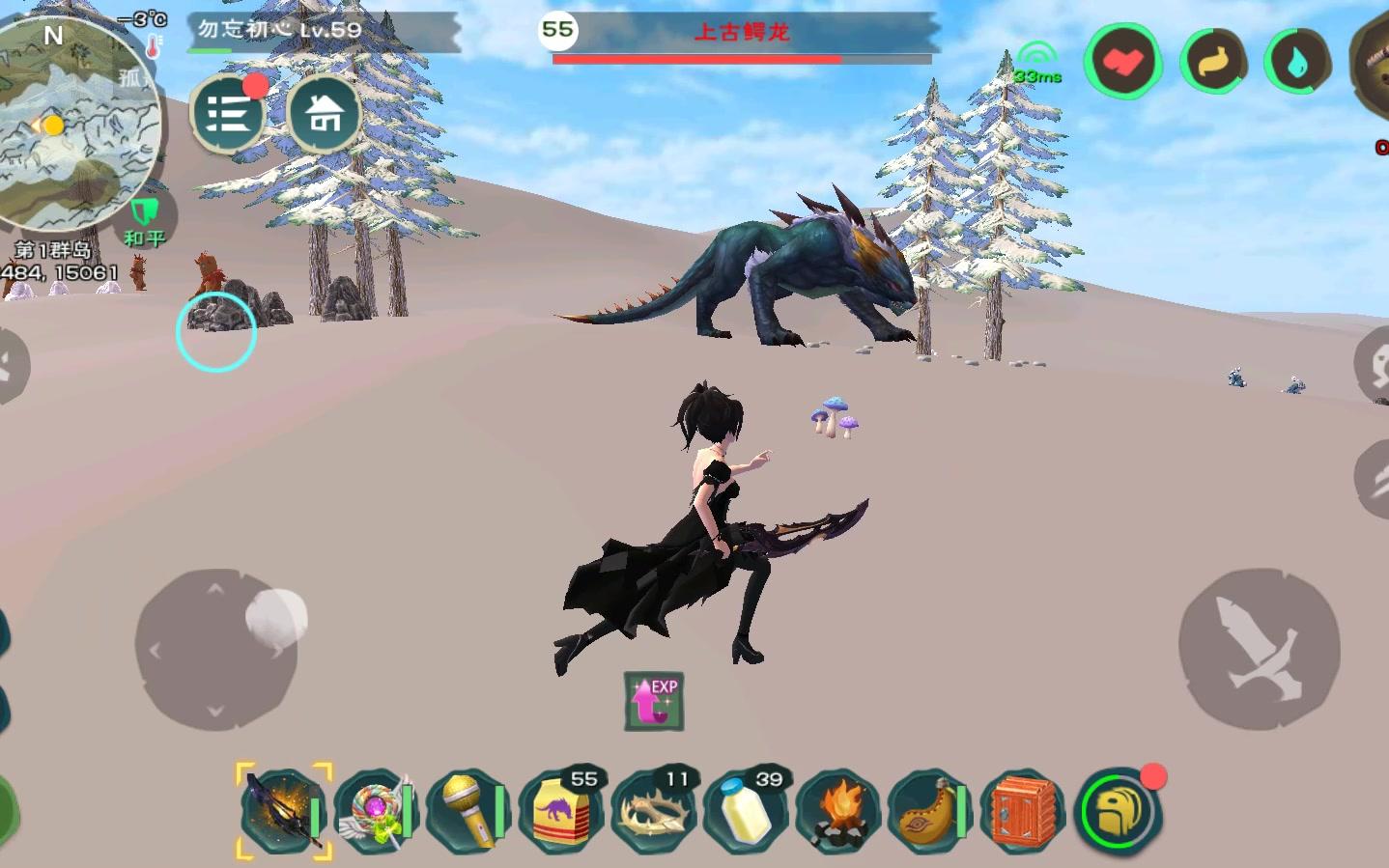Viewport: 1389px width, 868px height.
Task: Use the yellow feed bag stack
Action: tap(561, 812)
